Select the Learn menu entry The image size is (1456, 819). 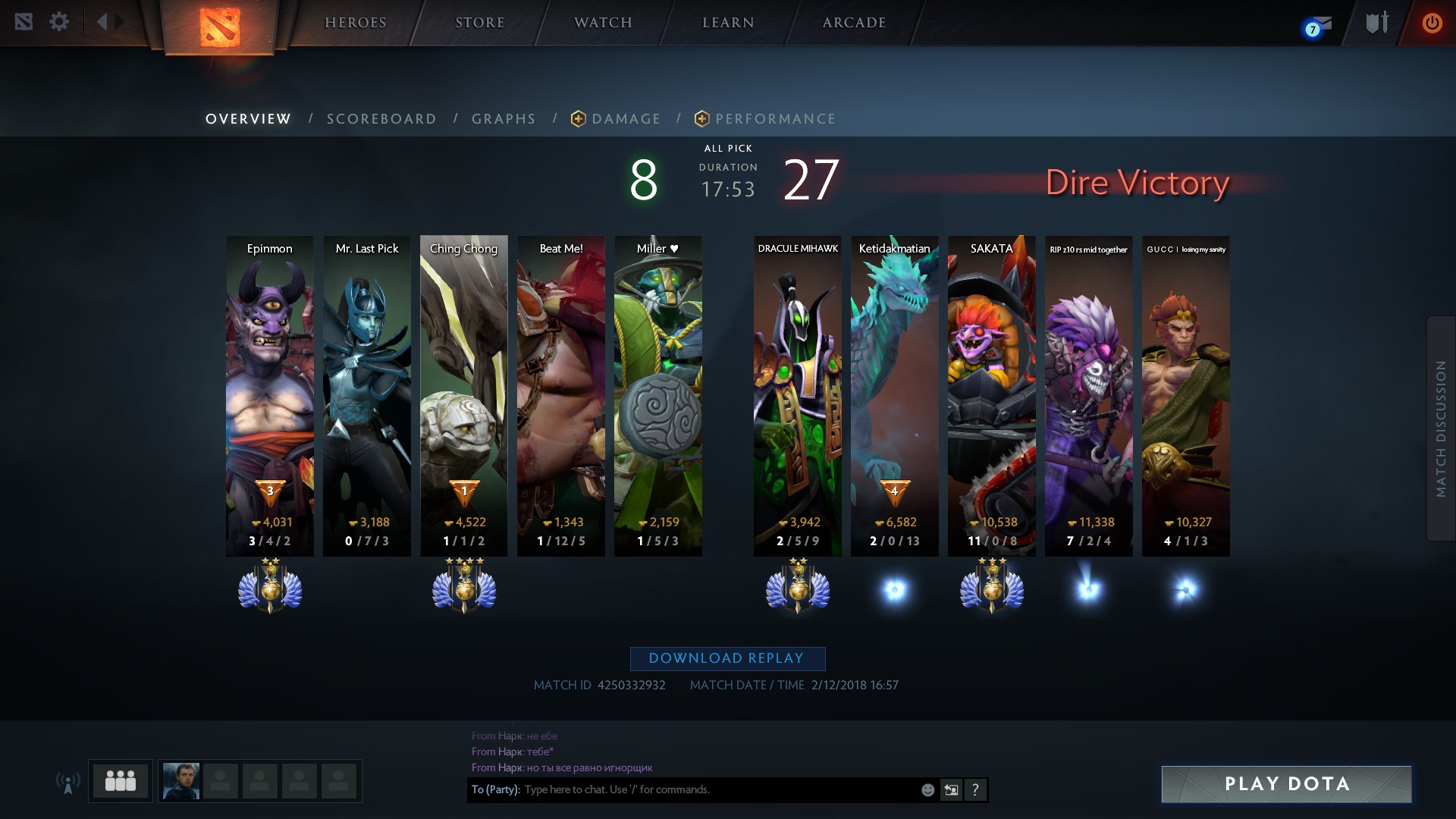click(x=728, y=23)
